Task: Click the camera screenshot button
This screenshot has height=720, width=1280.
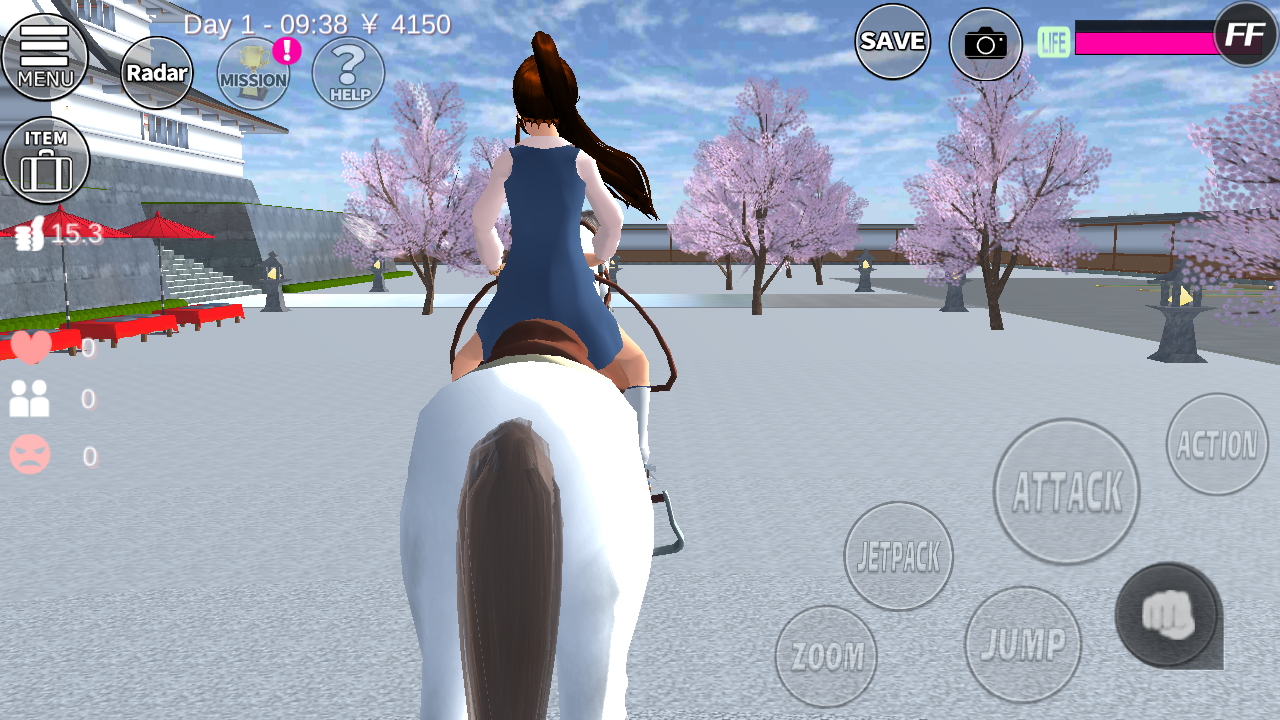Action: (x=985, y=43)
